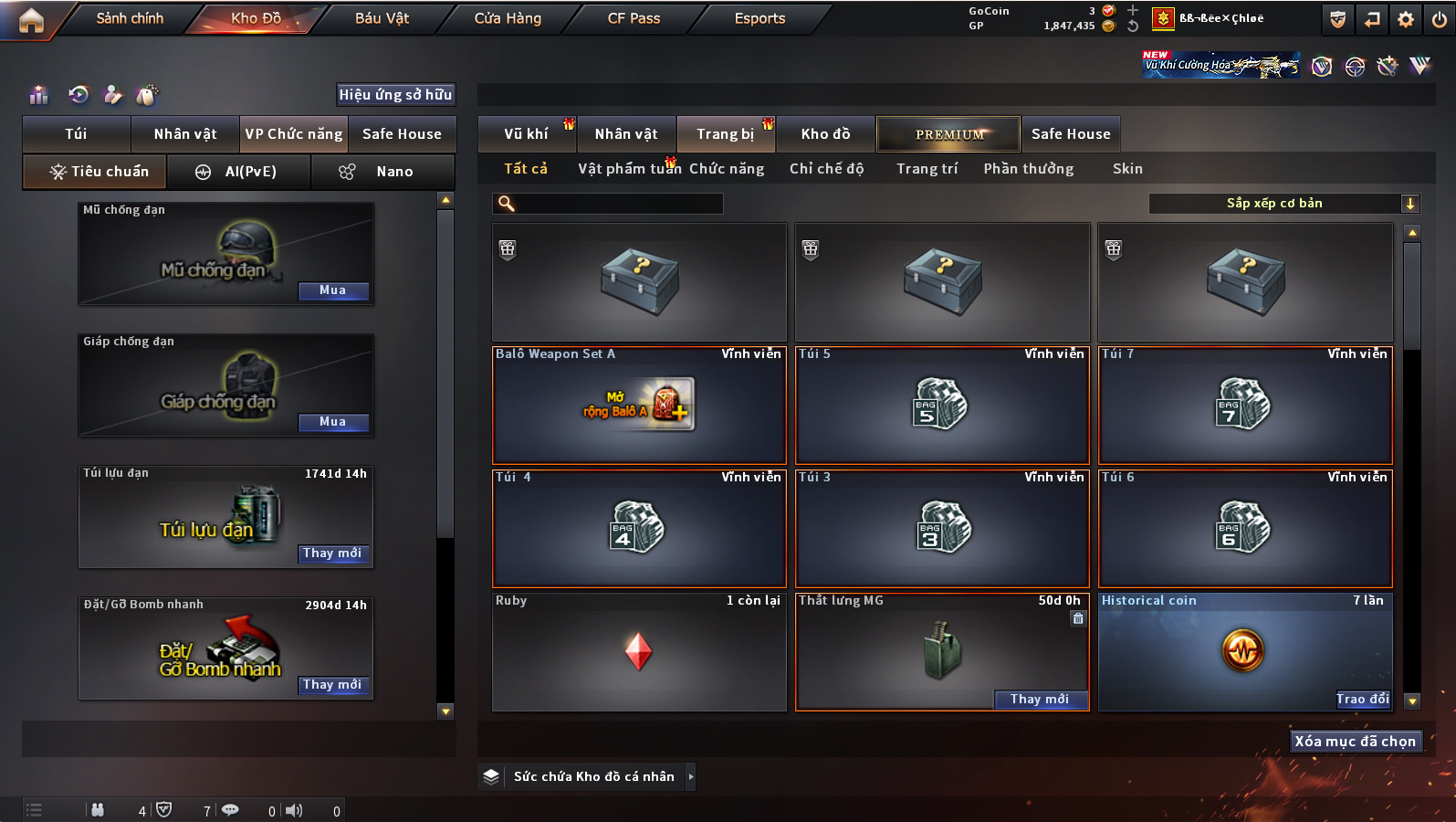
Task: Renew the Túi lựu đạn item
Action: [333, 553]
